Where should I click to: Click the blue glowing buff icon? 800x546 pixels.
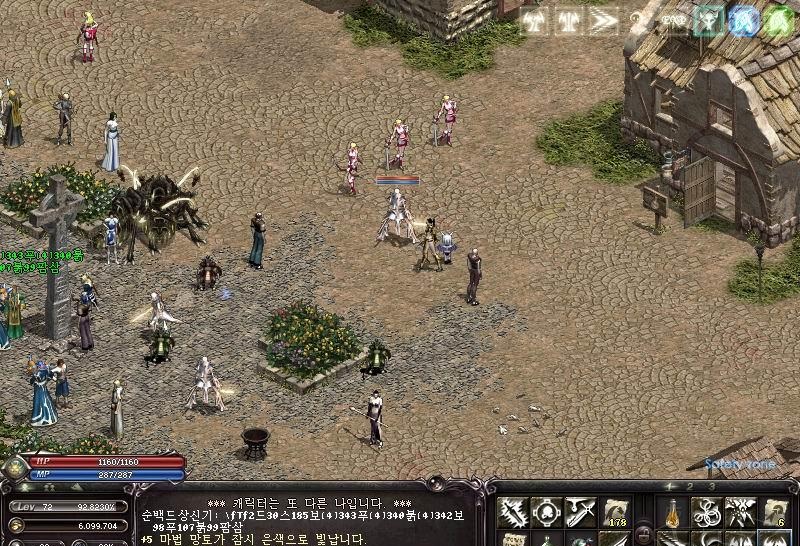pos(743,21)
